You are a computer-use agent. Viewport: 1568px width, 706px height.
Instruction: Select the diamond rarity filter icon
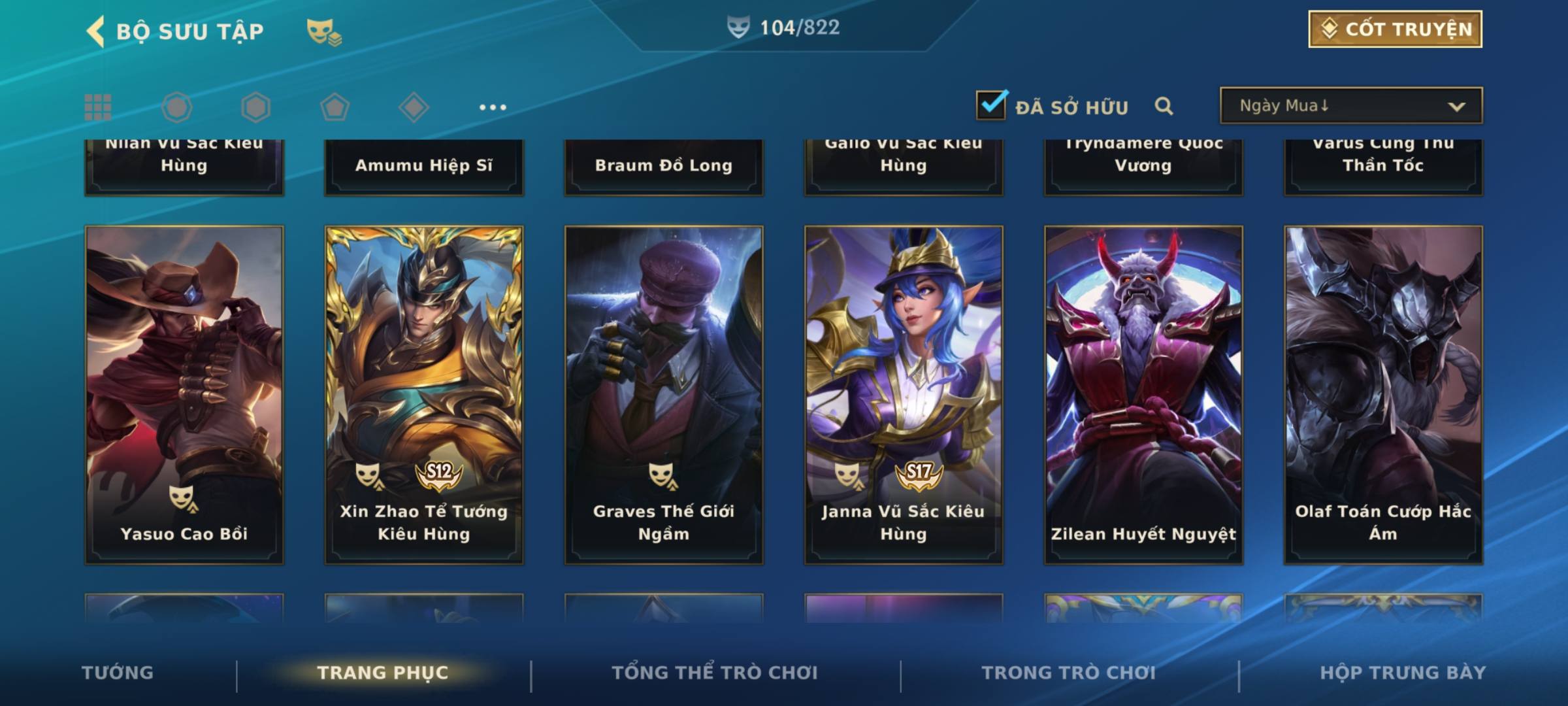click(414, 107)
